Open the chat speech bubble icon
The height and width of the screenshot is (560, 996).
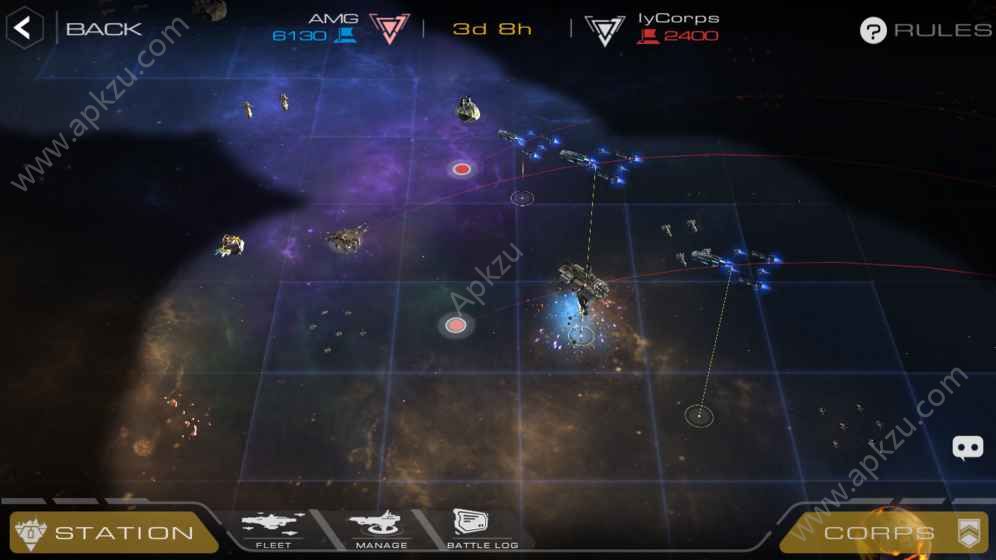tap(966, 448)
